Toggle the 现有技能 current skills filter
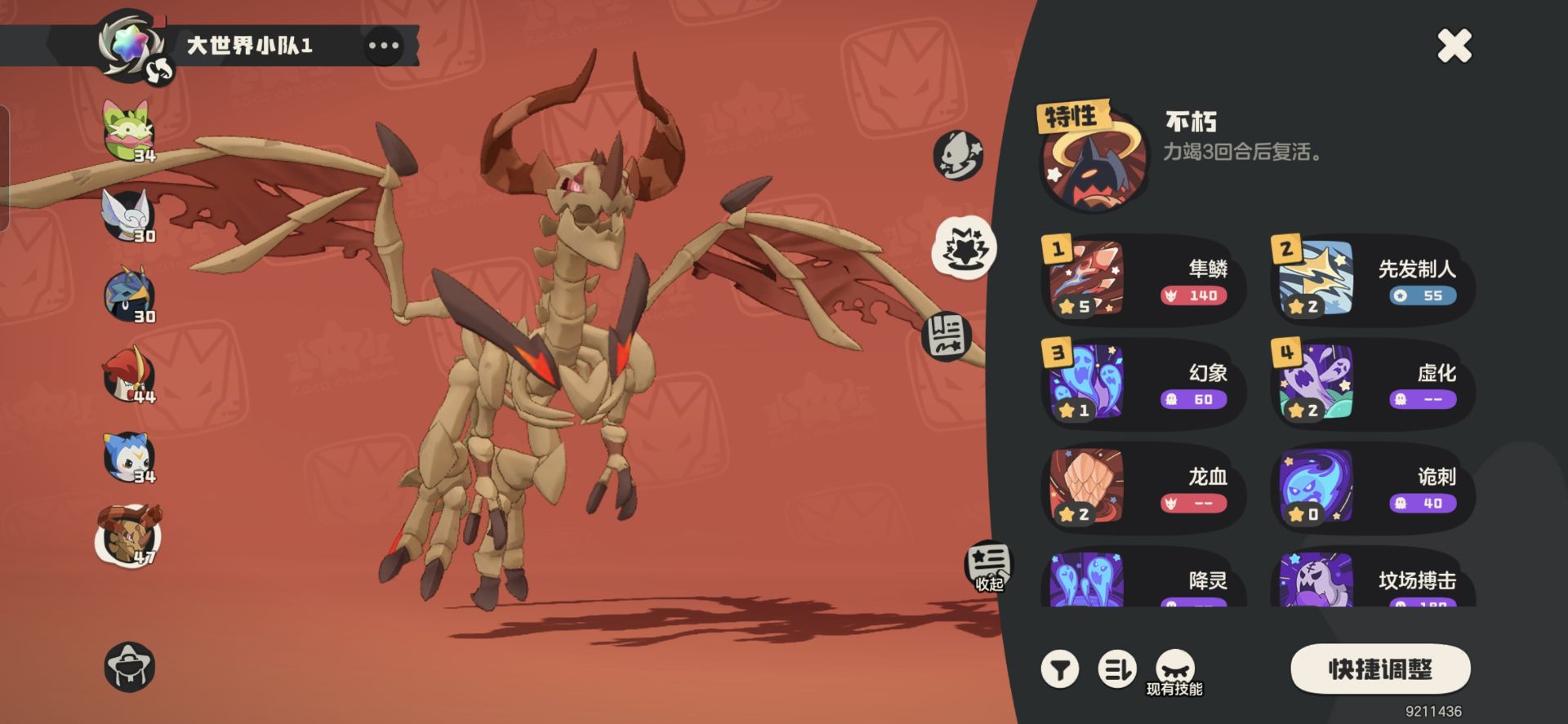 [x=1175, y=673]
